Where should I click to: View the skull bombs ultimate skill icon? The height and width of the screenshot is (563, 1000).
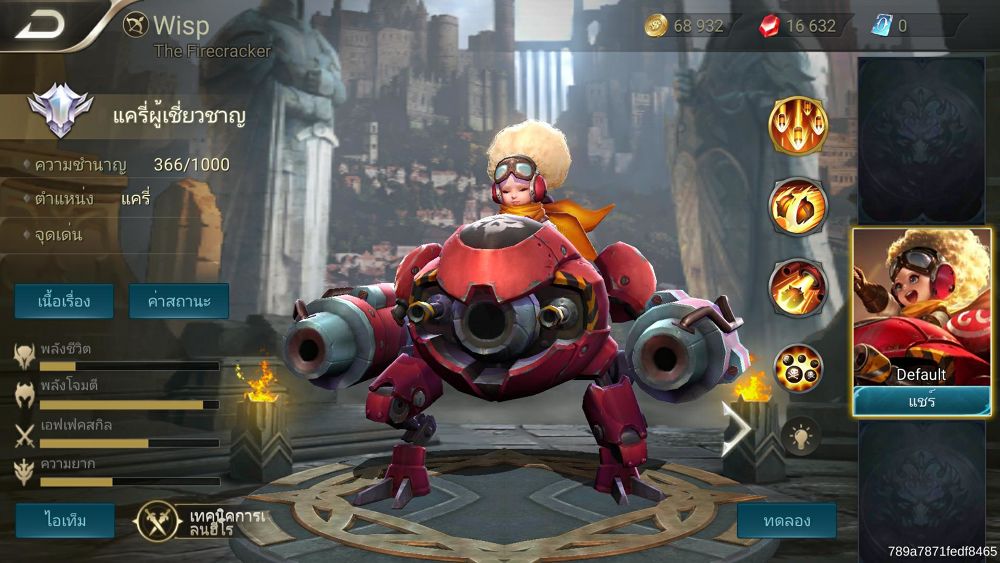tap(797, 368)
